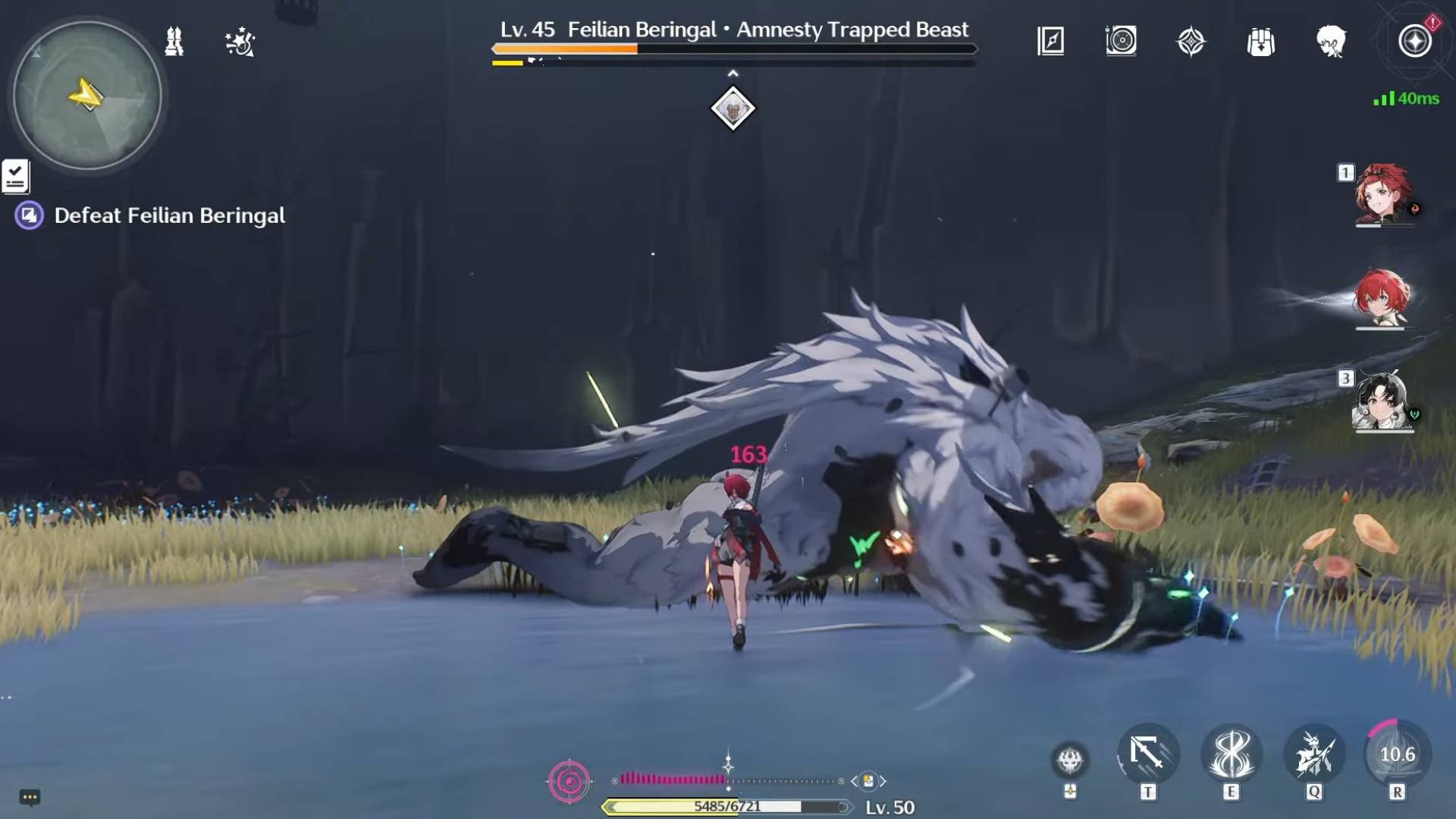The image size is (1456, 819).
Task: Open the terminal star menu icon
Action: coord(1414,41)
